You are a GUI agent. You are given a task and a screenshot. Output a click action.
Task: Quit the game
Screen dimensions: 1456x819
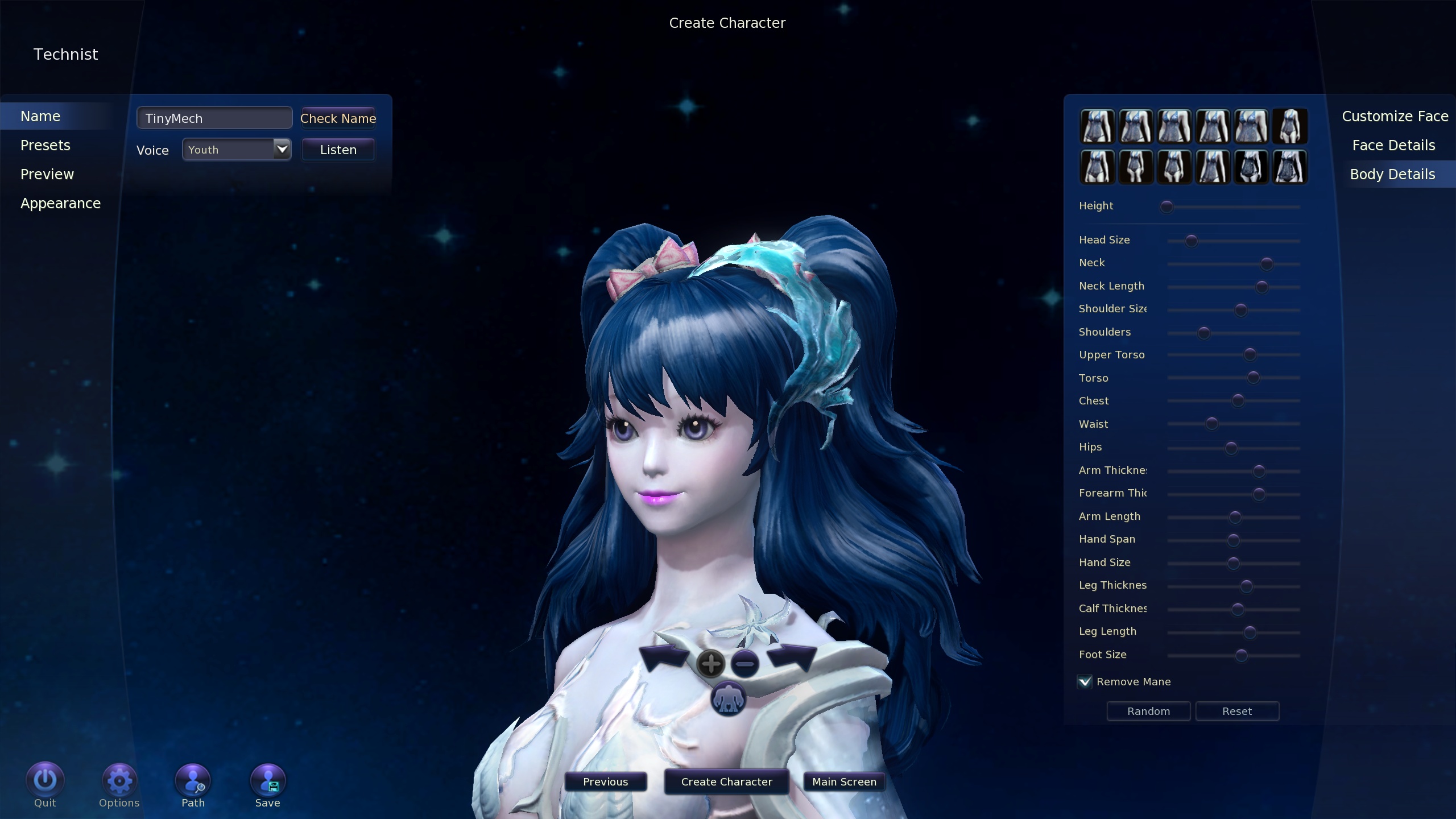pos(45,781)
